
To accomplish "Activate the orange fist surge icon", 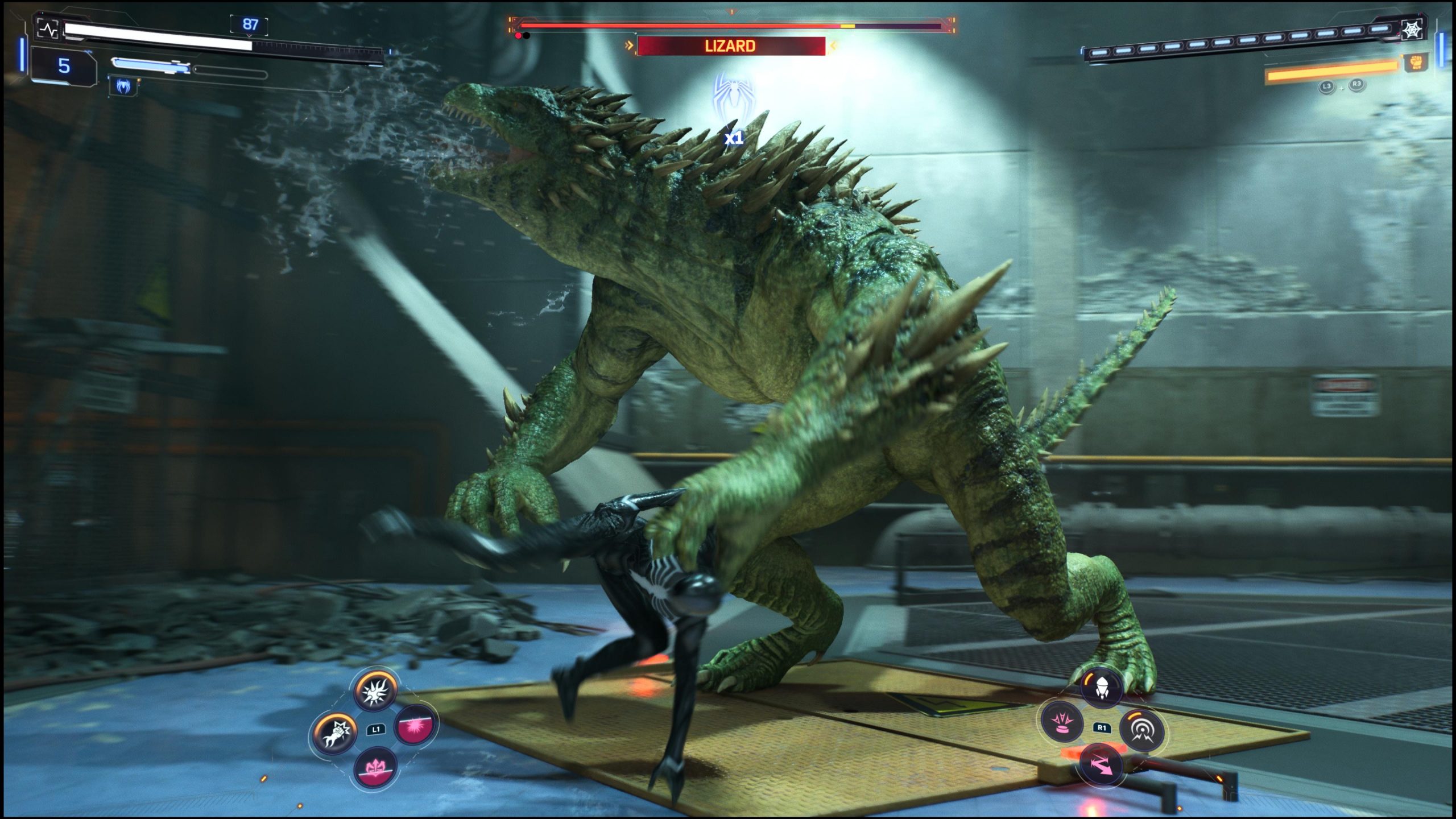I will coord(1417,63).
